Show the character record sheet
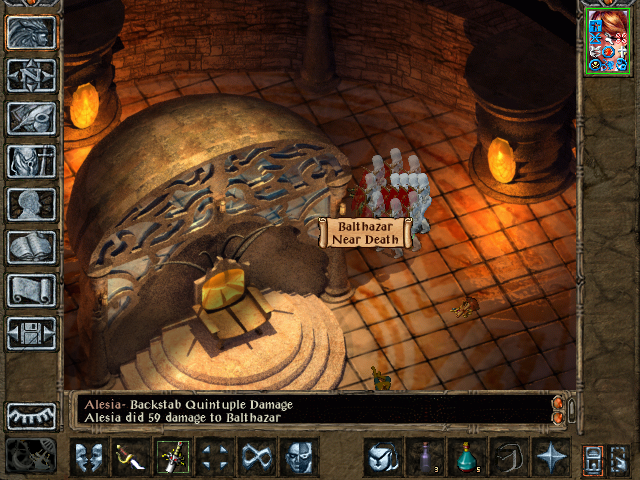Image resolution: width=640 pixels, height=480 pixels. [x=31, y=204]
